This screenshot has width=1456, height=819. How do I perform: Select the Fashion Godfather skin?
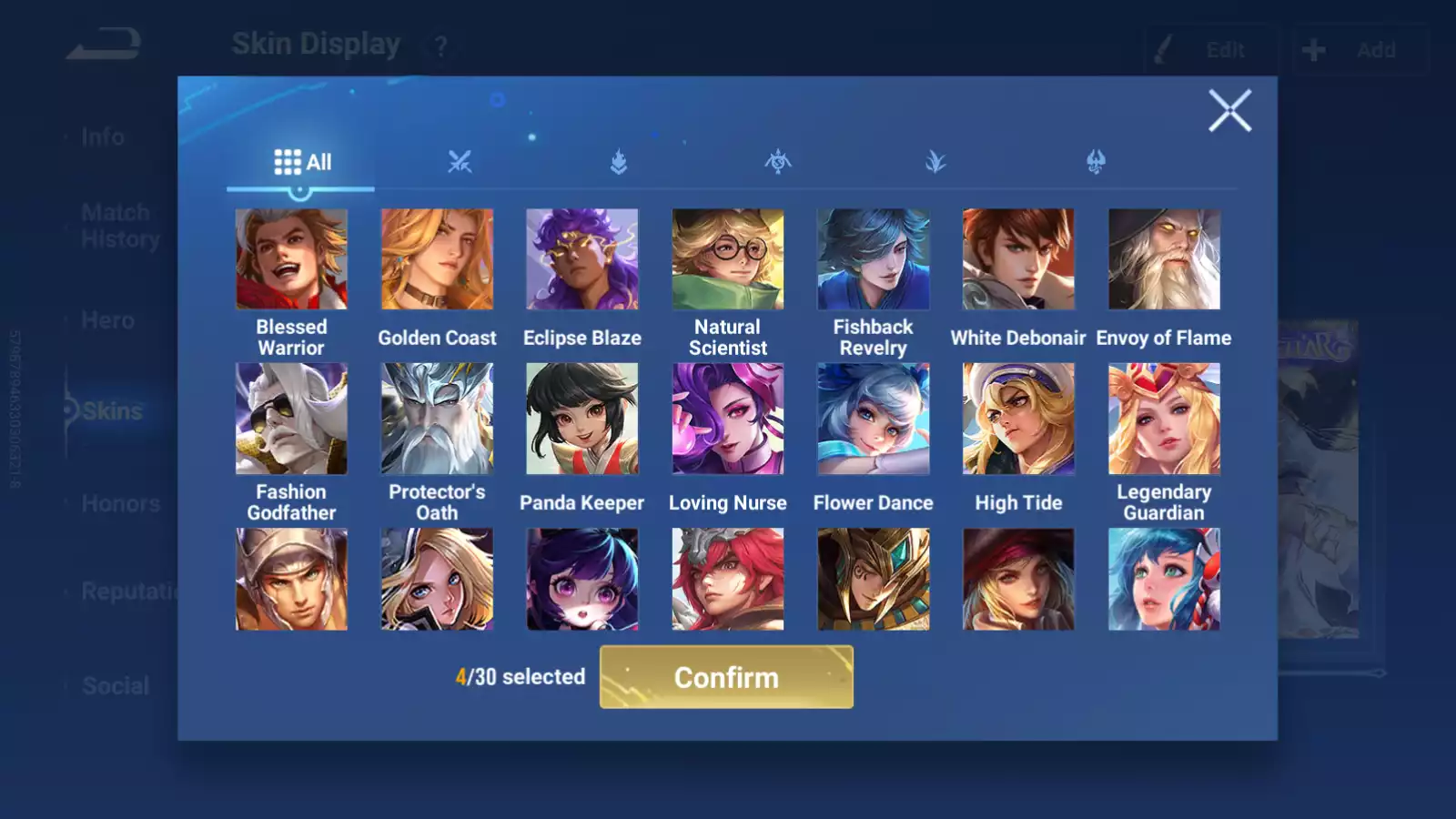(x=291, y=419)
